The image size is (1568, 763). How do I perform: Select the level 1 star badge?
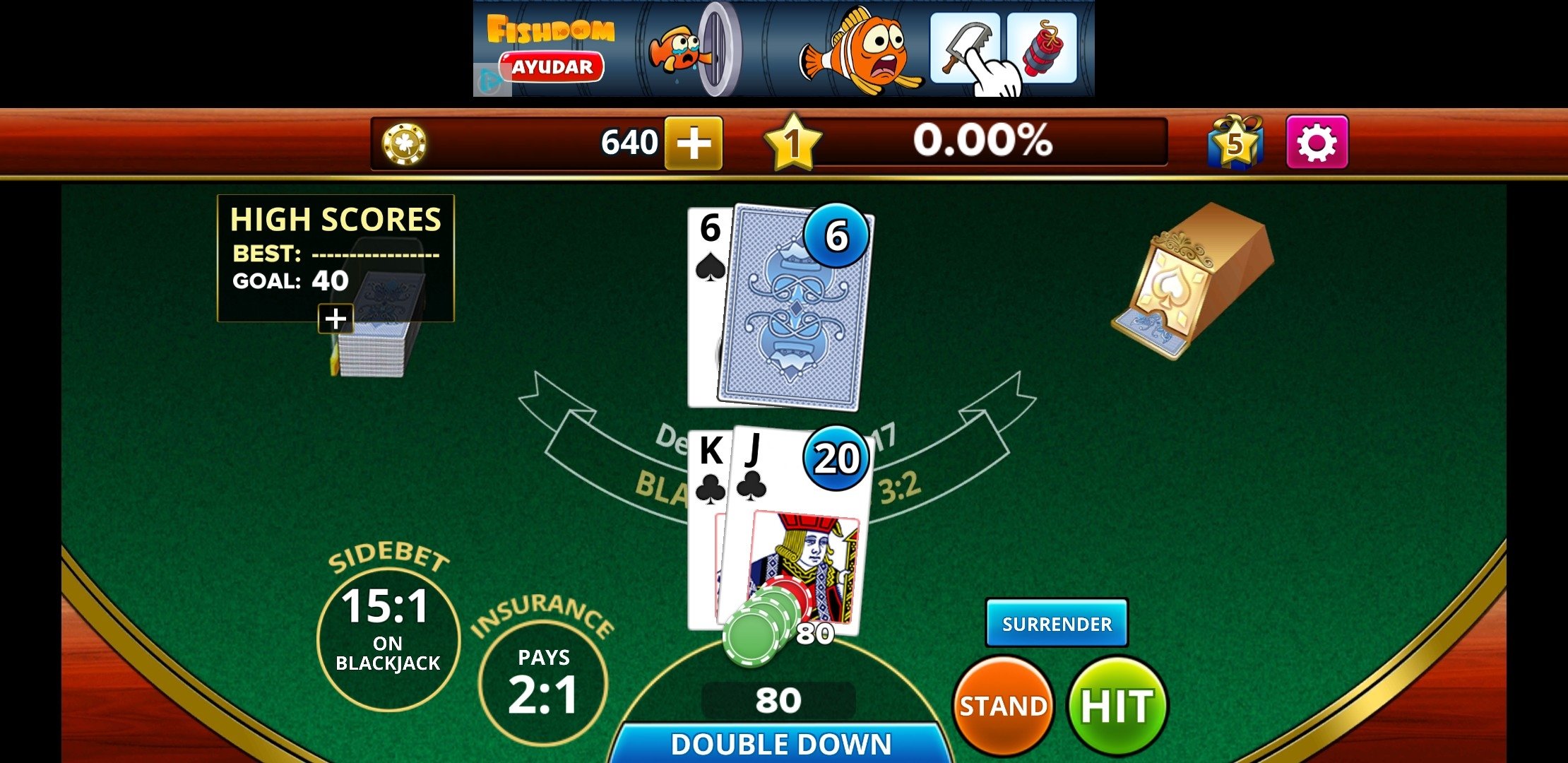(792, 142)
